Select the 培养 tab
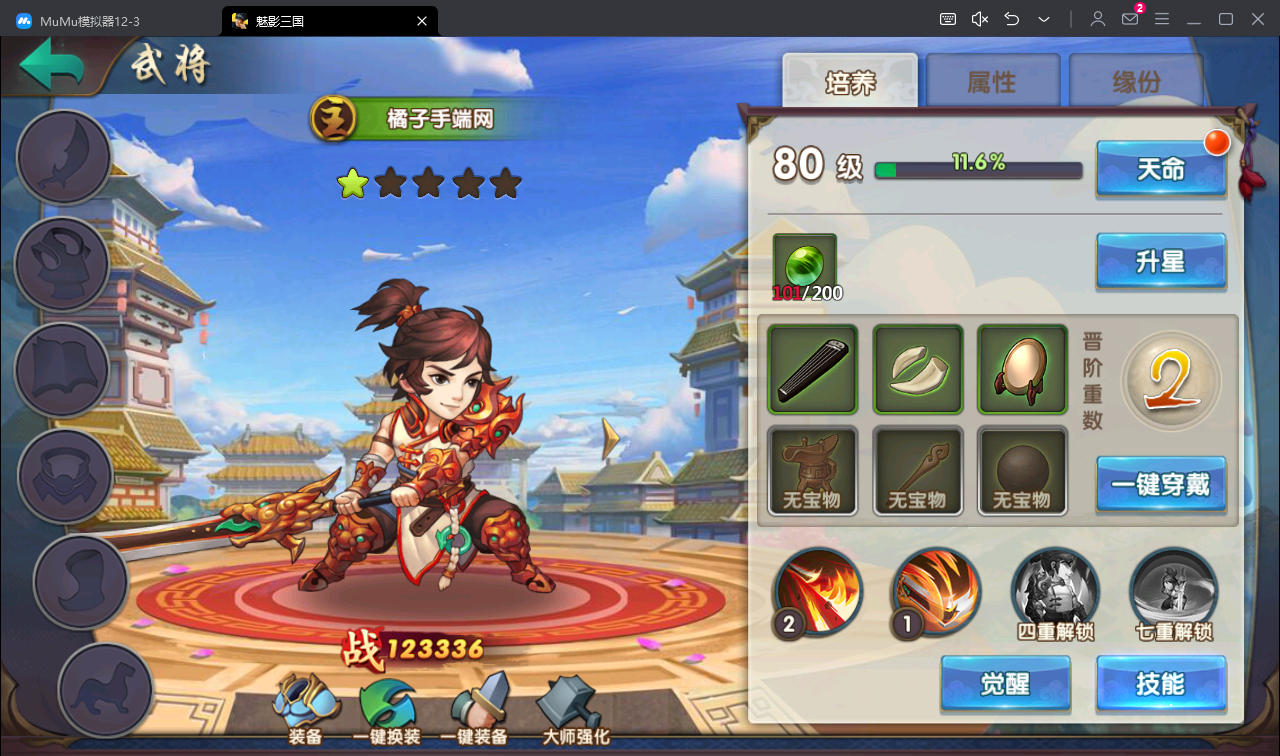 tap(850, 82)
